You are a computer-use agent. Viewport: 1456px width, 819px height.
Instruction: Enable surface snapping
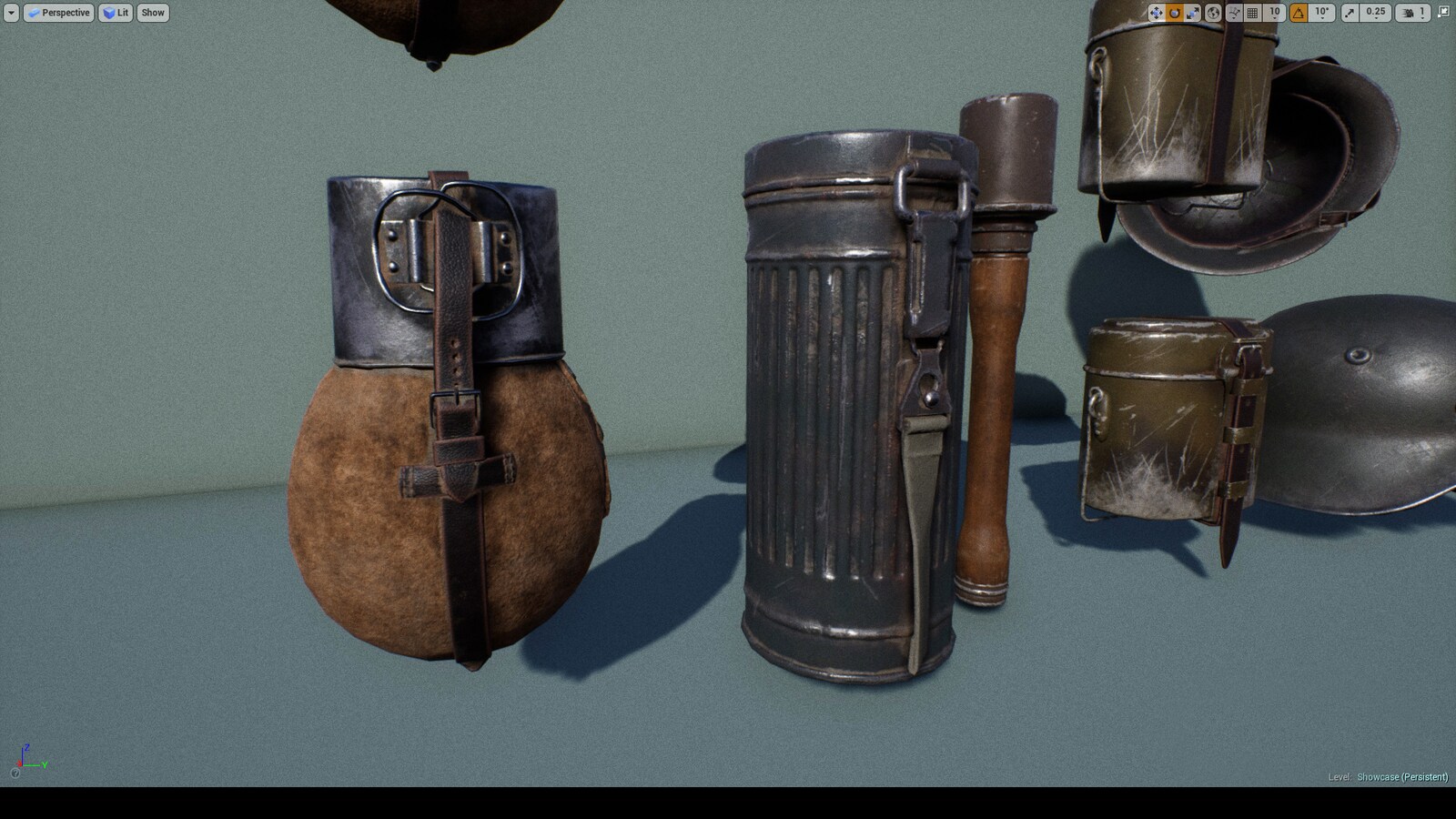(x=1234, y=12)
